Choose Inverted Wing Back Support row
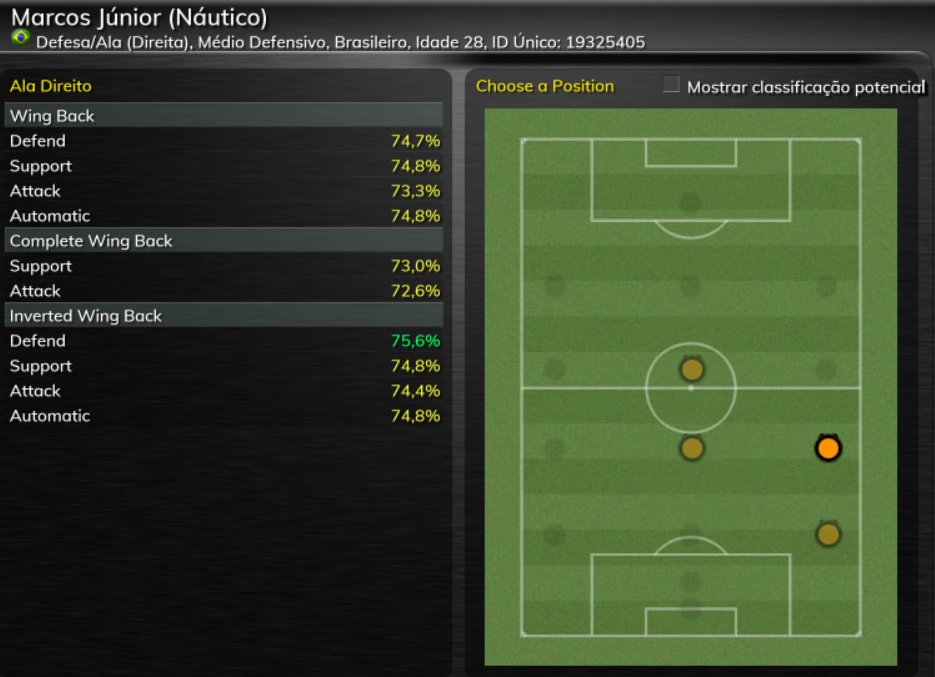 [x=224, y=366]
